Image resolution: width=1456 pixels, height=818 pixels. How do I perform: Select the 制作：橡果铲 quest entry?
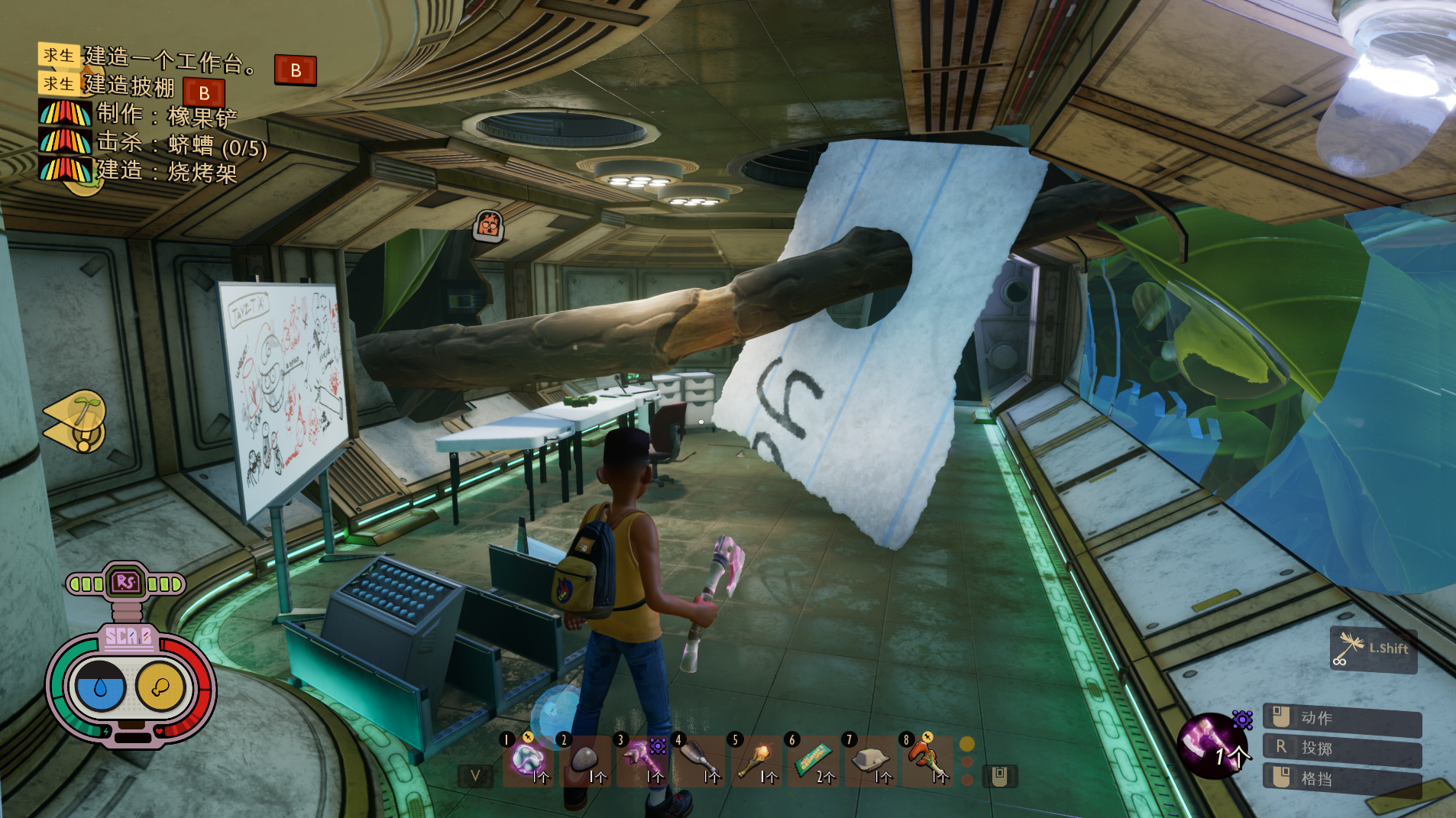point(167,115)
